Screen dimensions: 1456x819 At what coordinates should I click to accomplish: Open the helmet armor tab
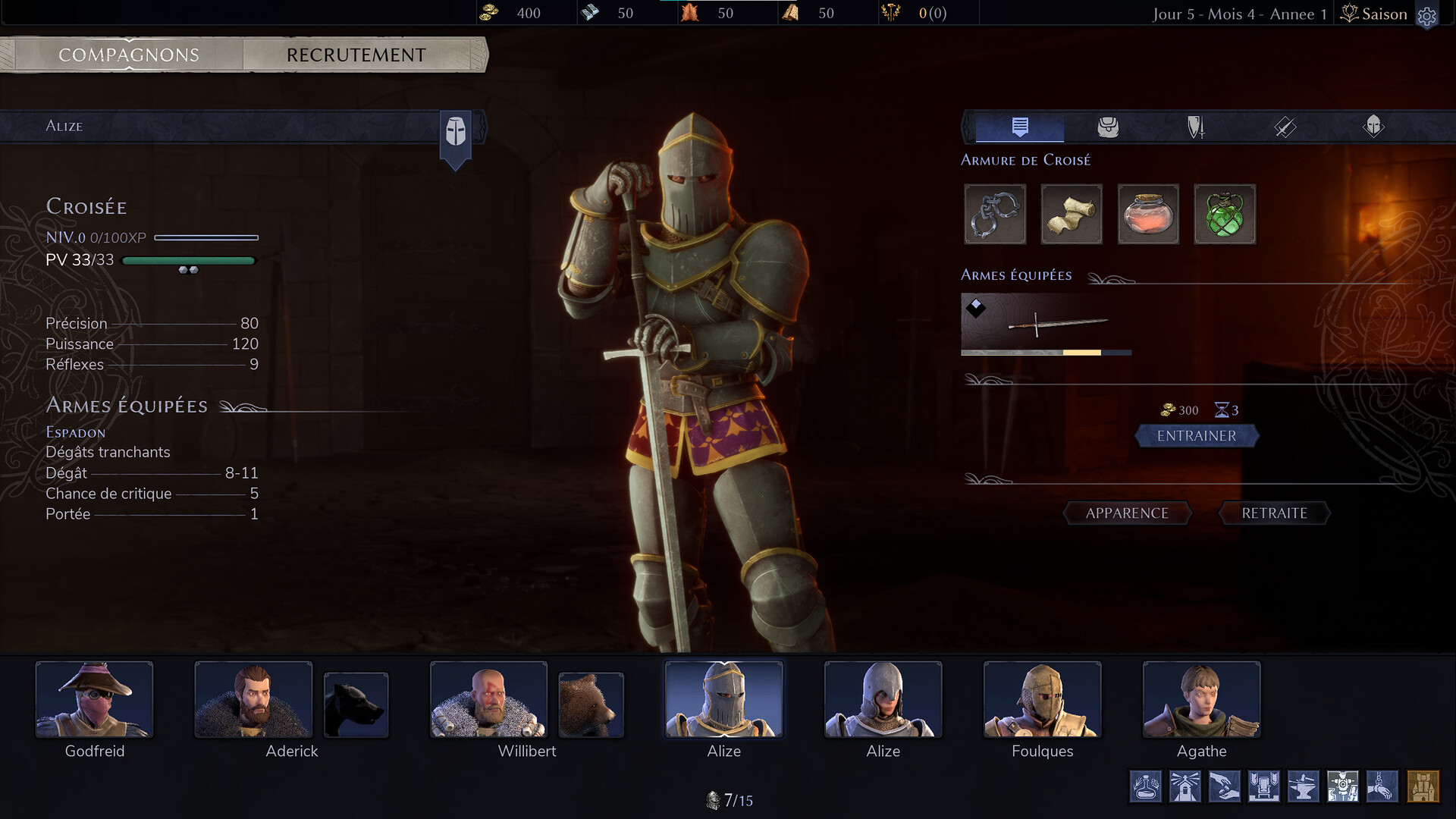coord(1373,127)
